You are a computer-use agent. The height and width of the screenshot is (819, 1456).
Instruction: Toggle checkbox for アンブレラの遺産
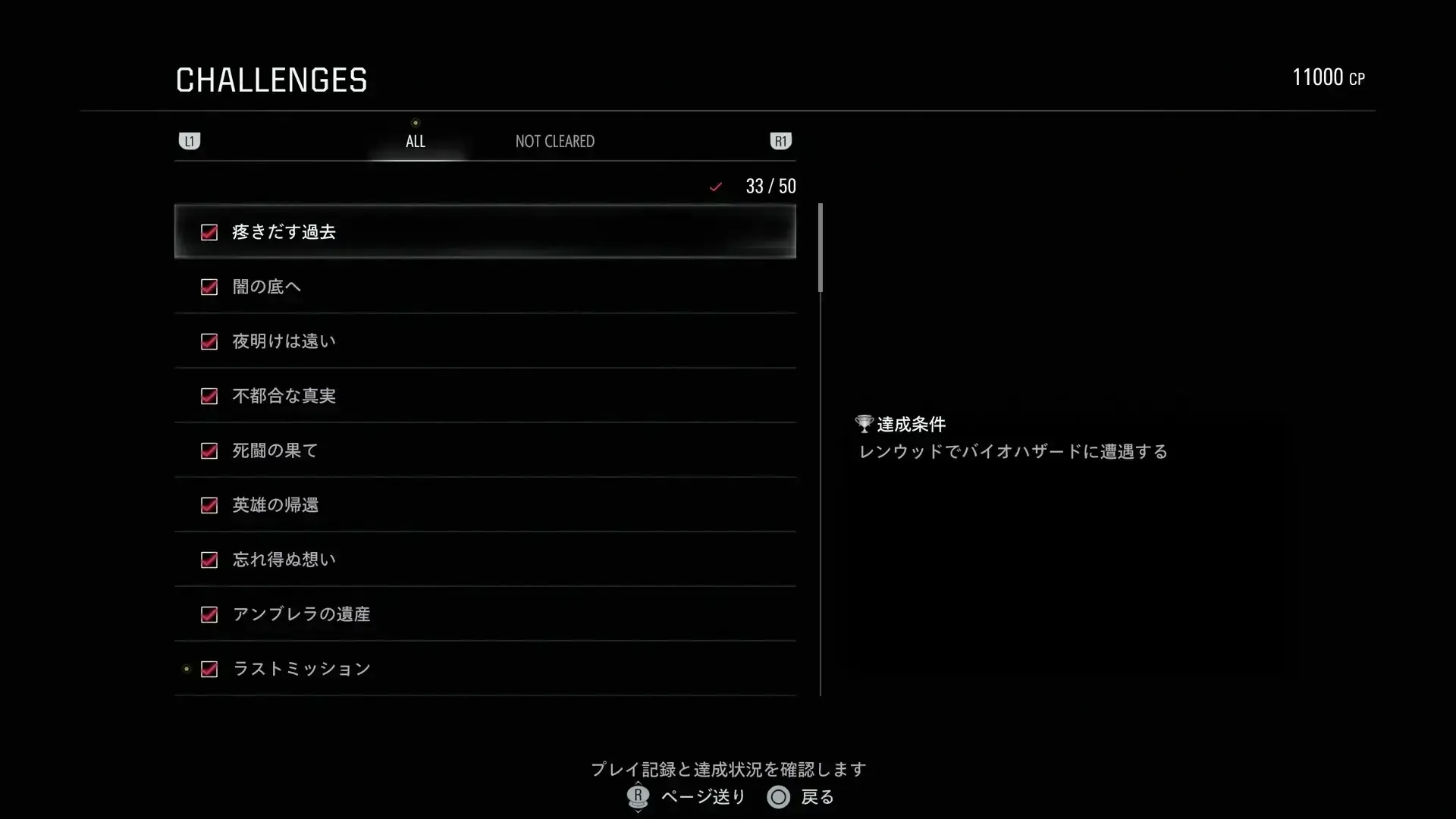(209, 615)
